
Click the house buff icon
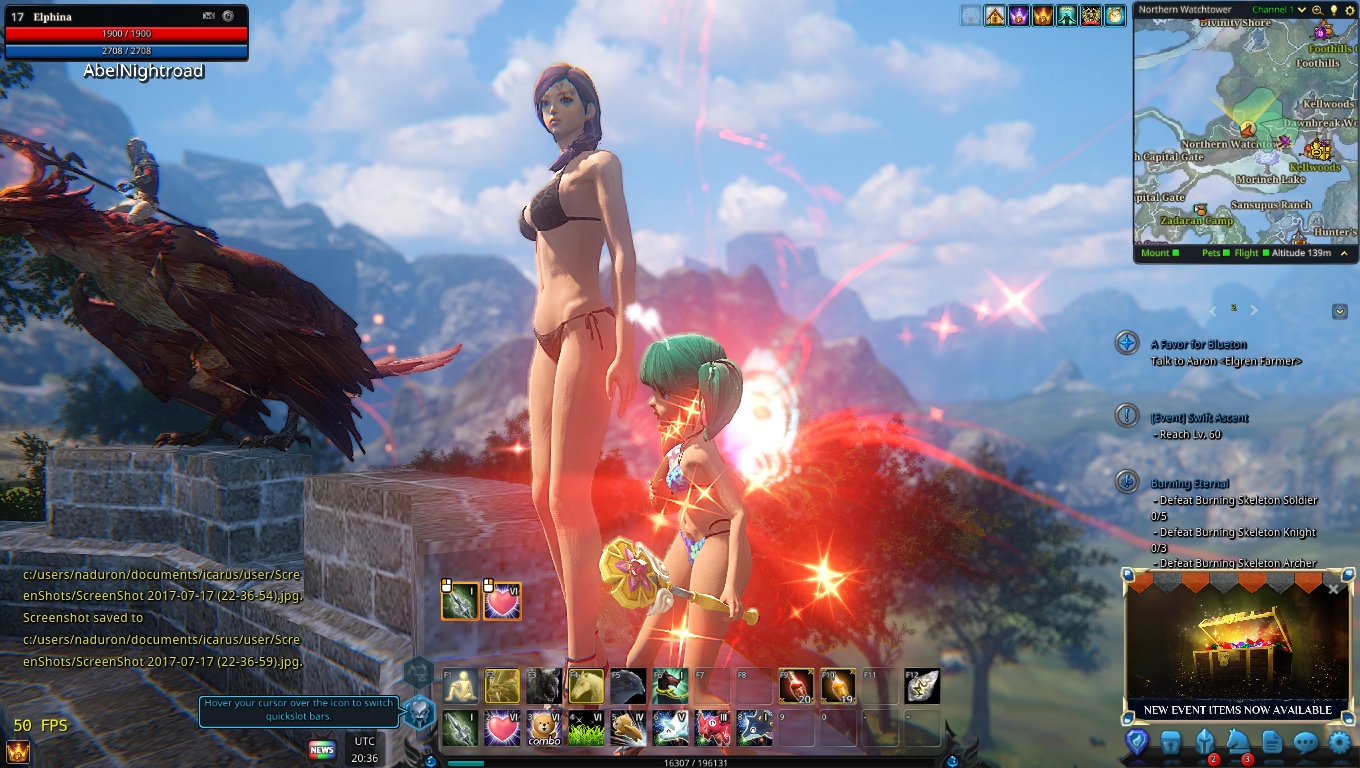(x=995, y=16)
